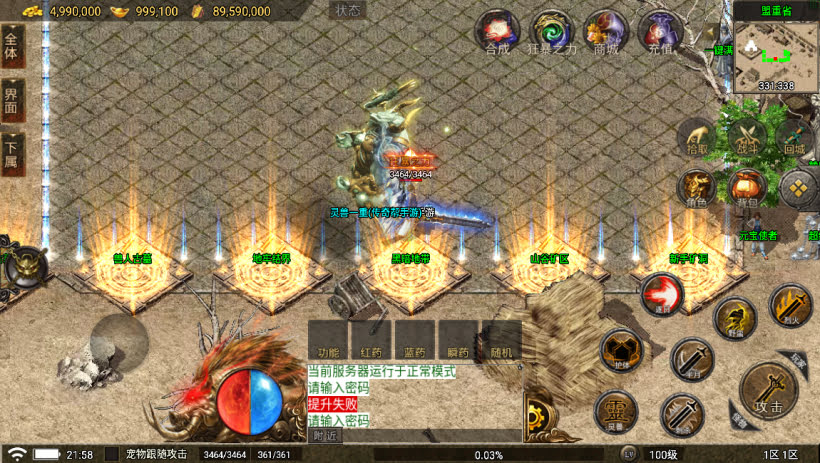The width and height of the screenshot is (820, 463).
Task: Open the 充值 recharge menu
Action: [x=660, y=32]
